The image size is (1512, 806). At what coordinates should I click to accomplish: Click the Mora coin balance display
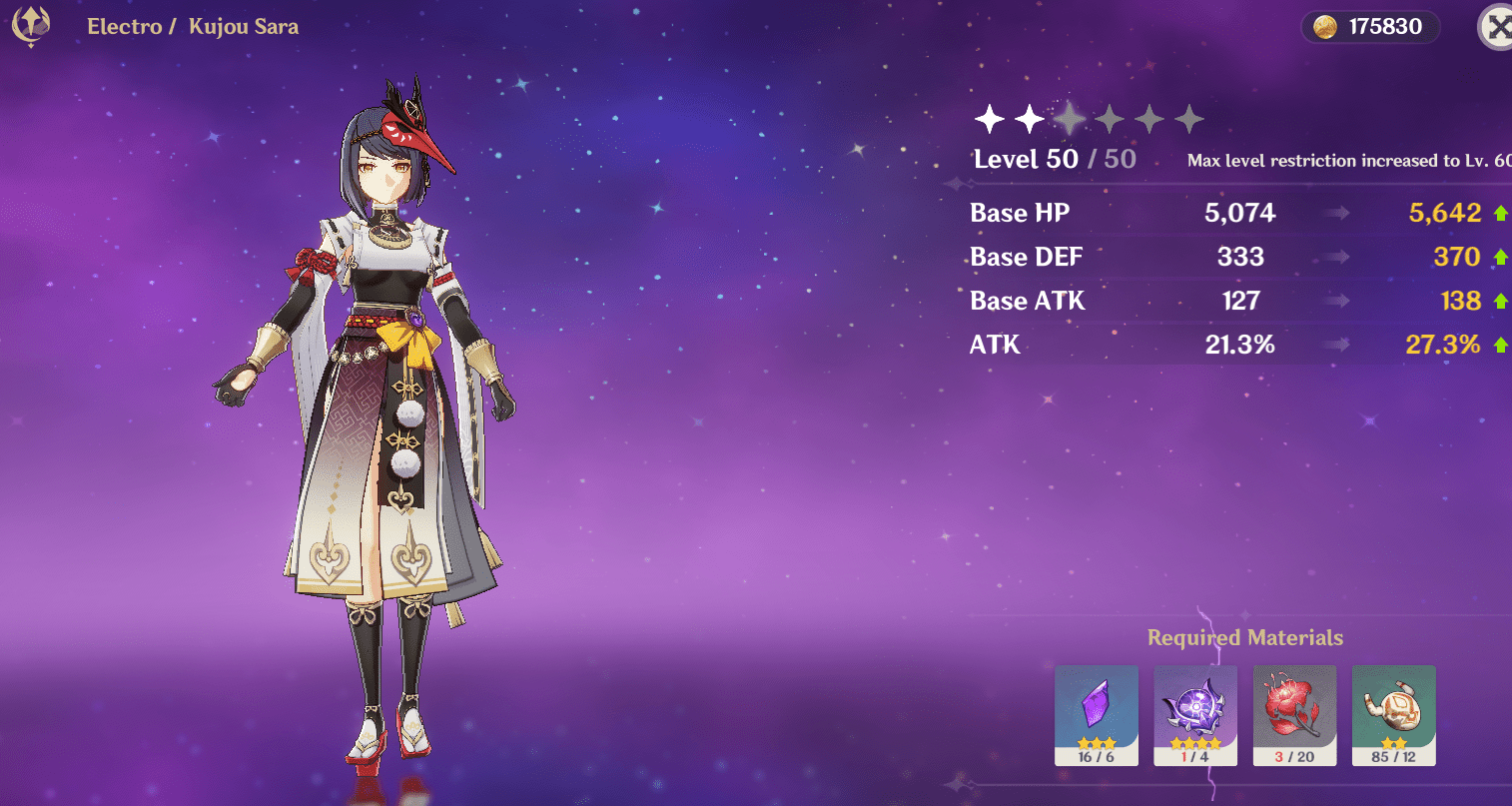click(x=1370, y=27)
